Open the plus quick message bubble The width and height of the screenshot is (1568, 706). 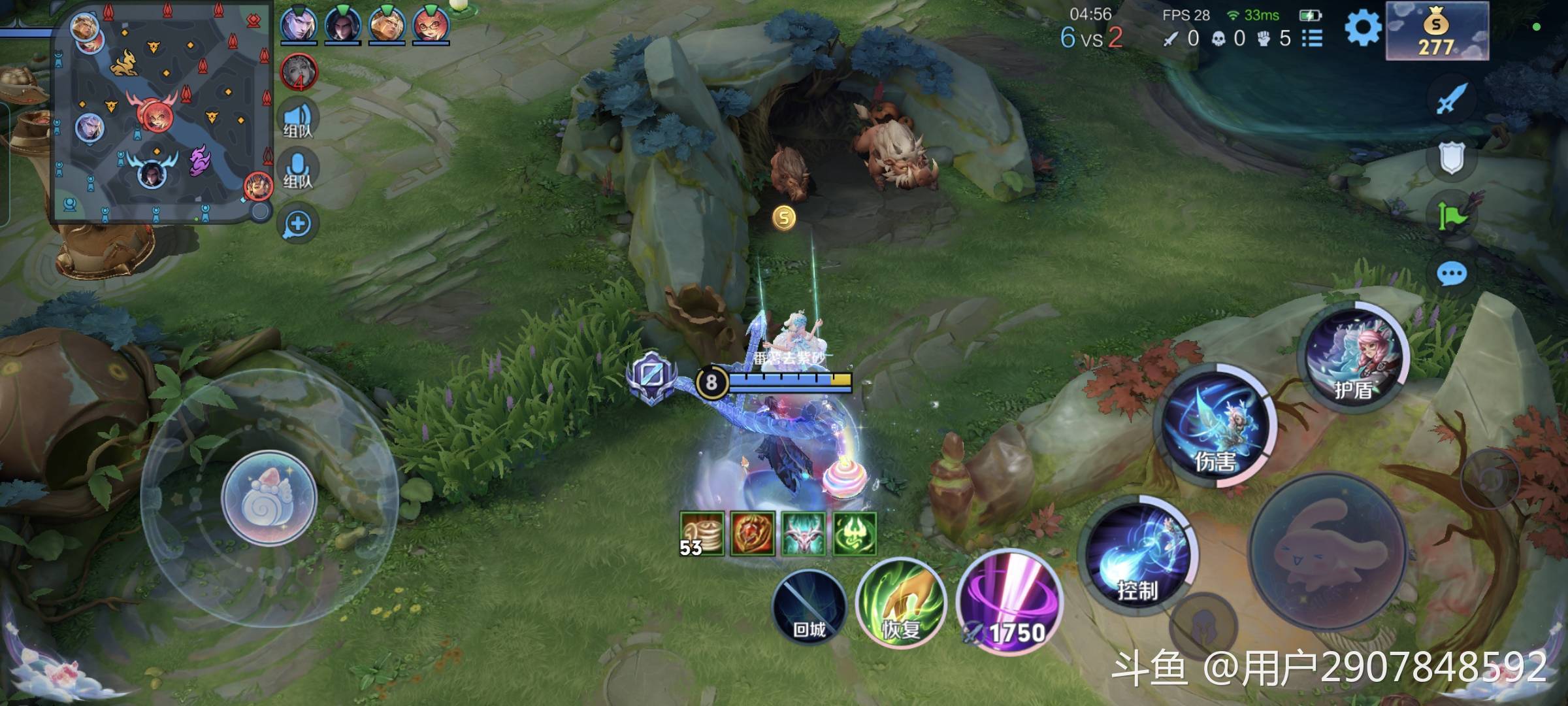click(298, 224)
